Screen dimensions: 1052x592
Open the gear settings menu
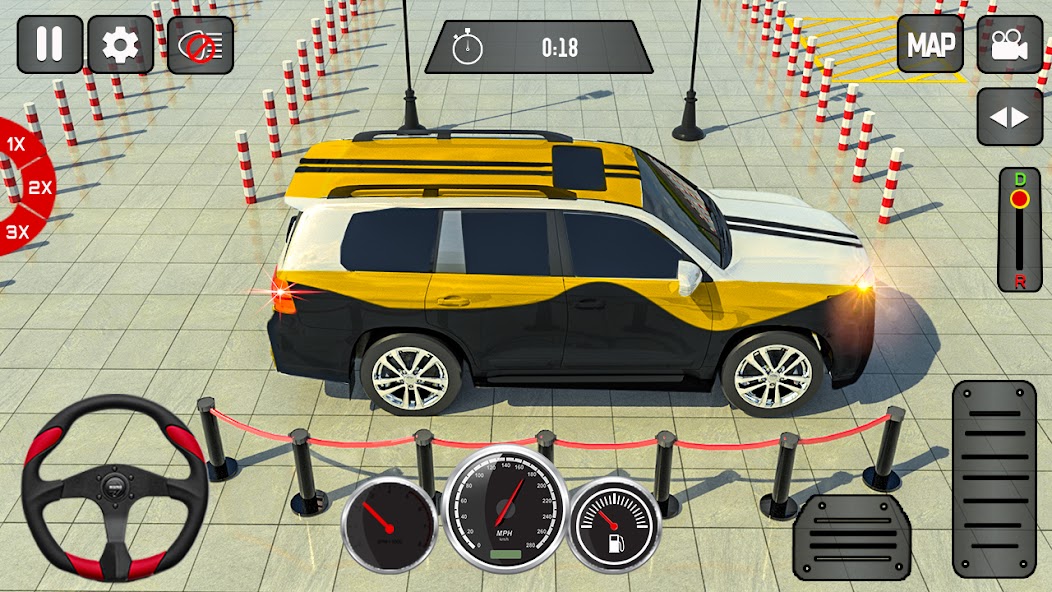click(x=121, y=44)
